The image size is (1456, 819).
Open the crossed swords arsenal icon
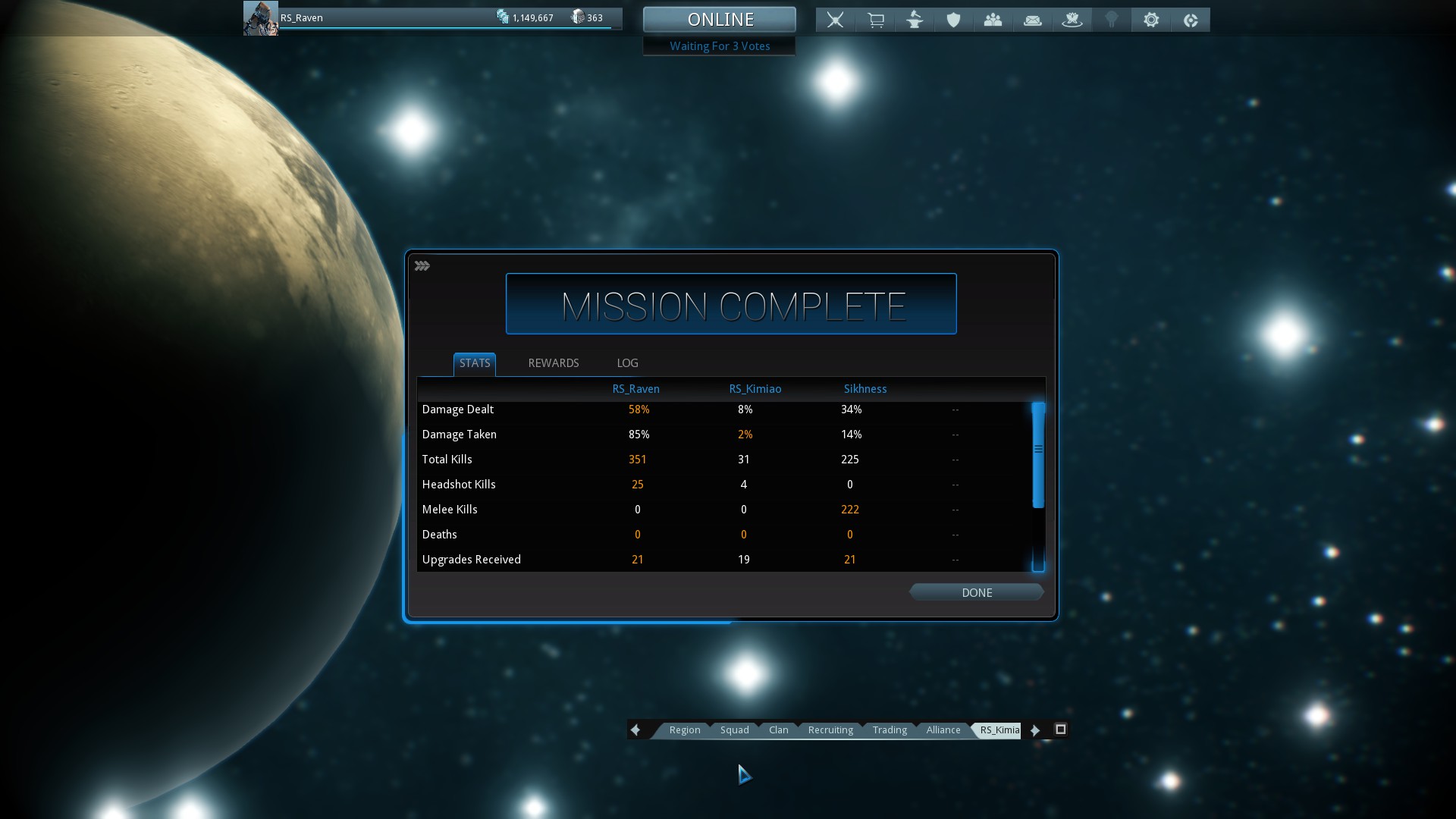(835, 20)
